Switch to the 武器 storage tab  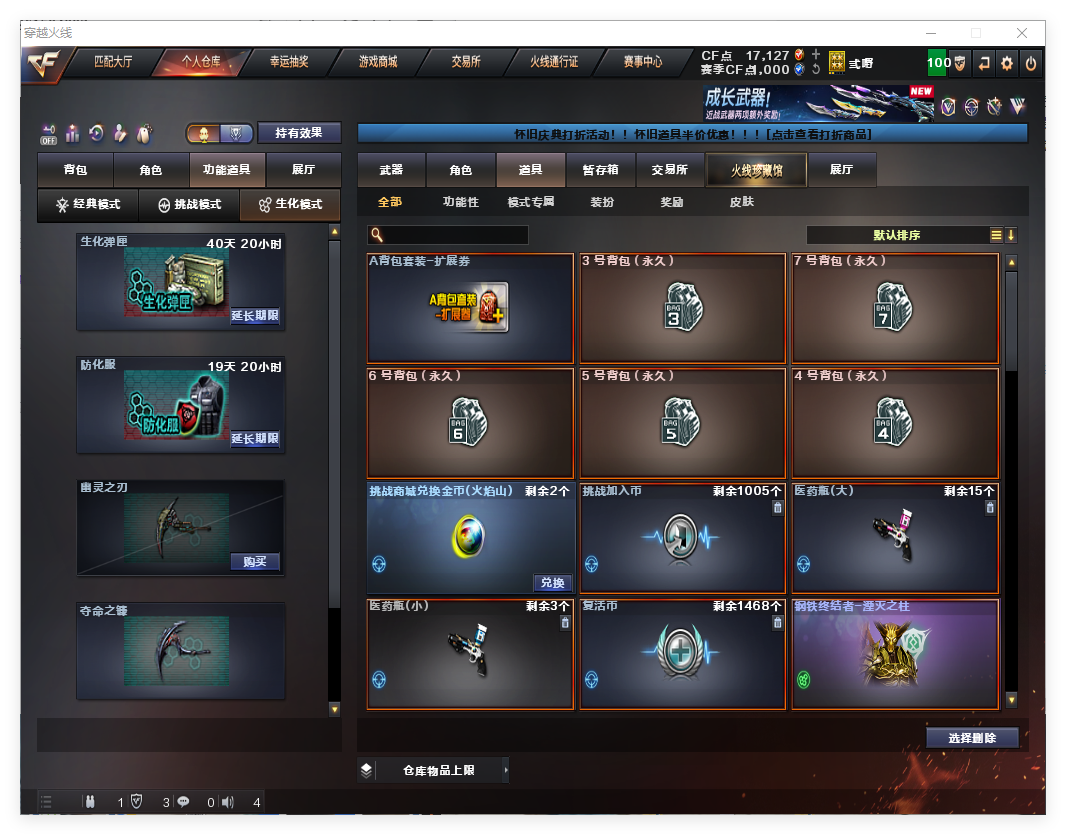click(391, 170)
